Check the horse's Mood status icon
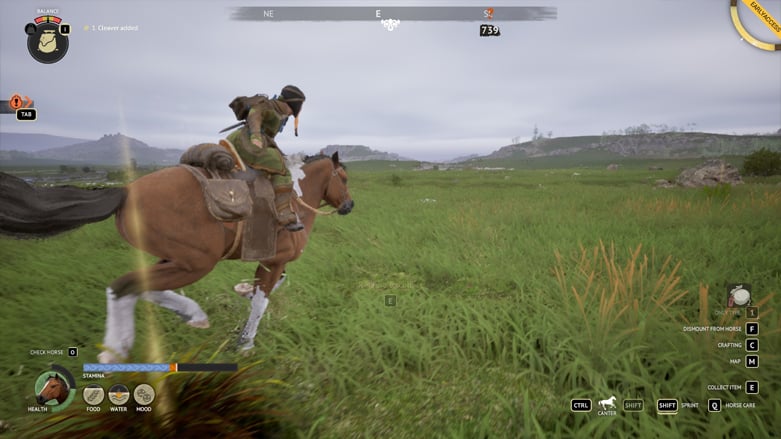Viewport: 781px width, 439px height. [144, 394]
